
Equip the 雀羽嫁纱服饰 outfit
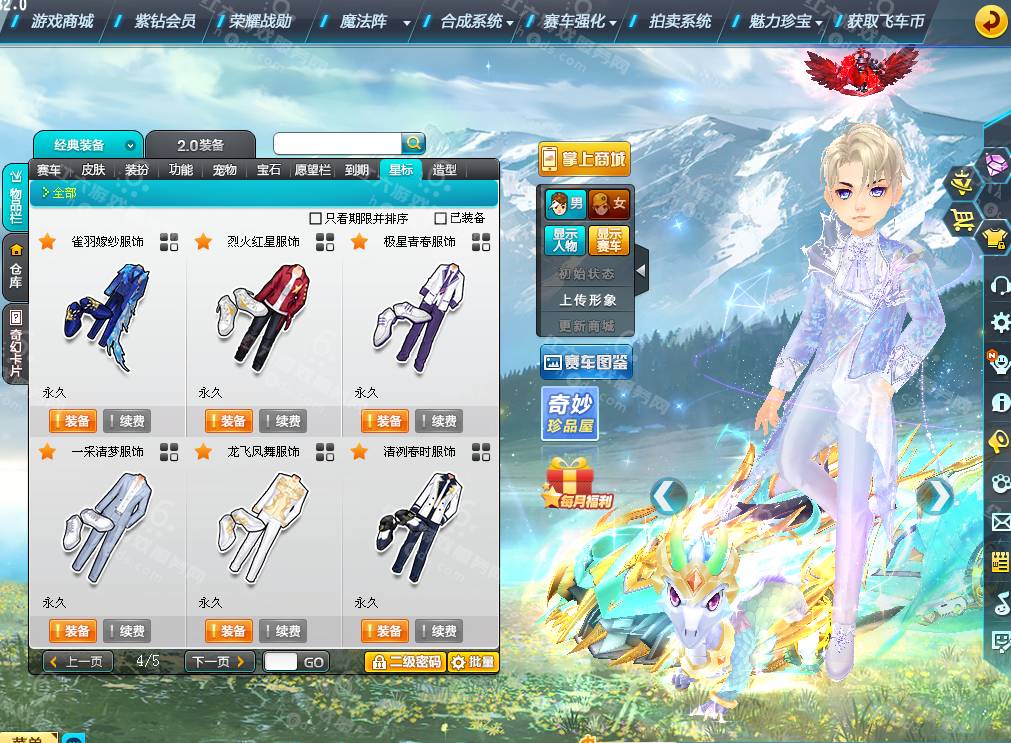click(71, 421)
